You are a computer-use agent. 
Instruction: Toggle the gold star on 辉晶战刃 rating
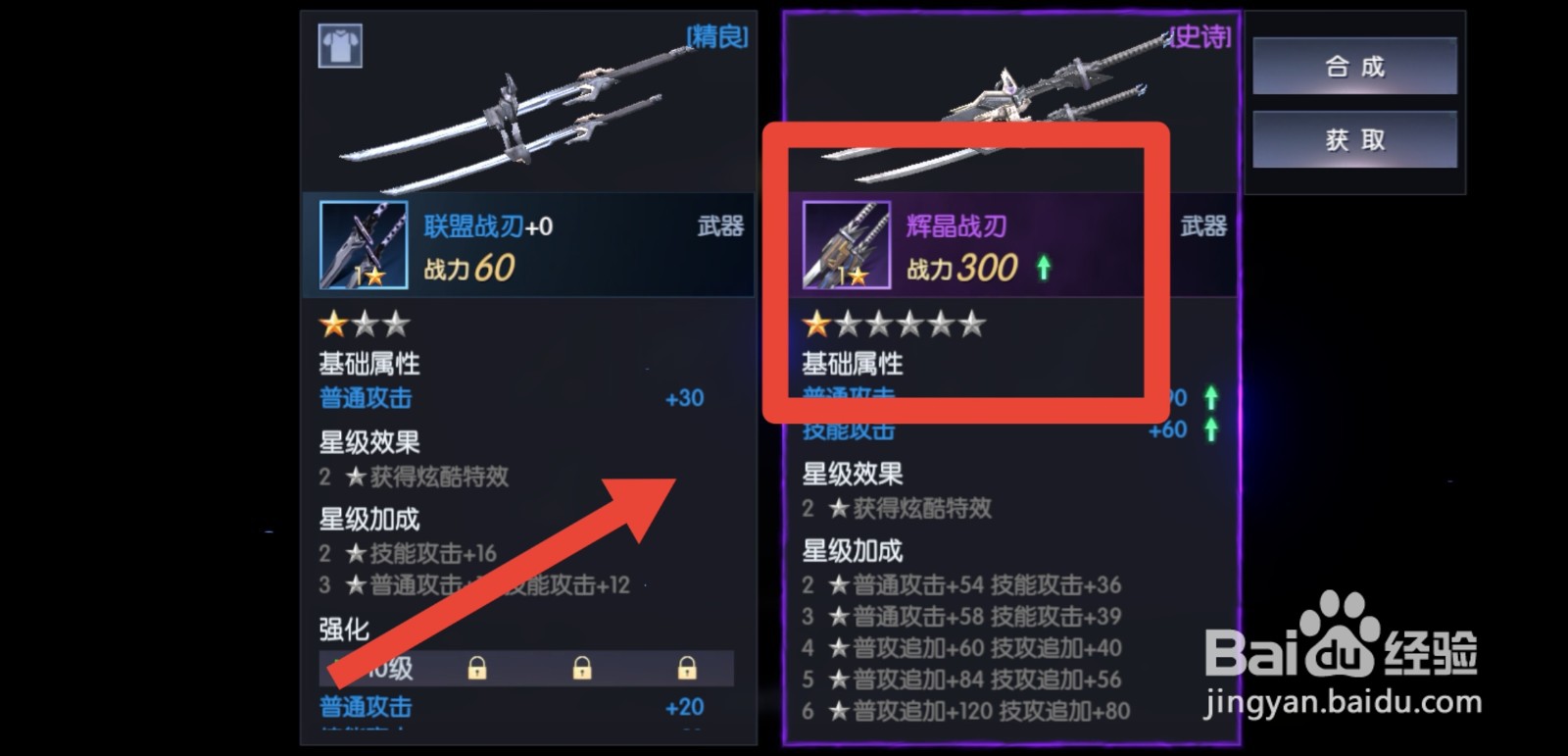[x=815, y=323]
